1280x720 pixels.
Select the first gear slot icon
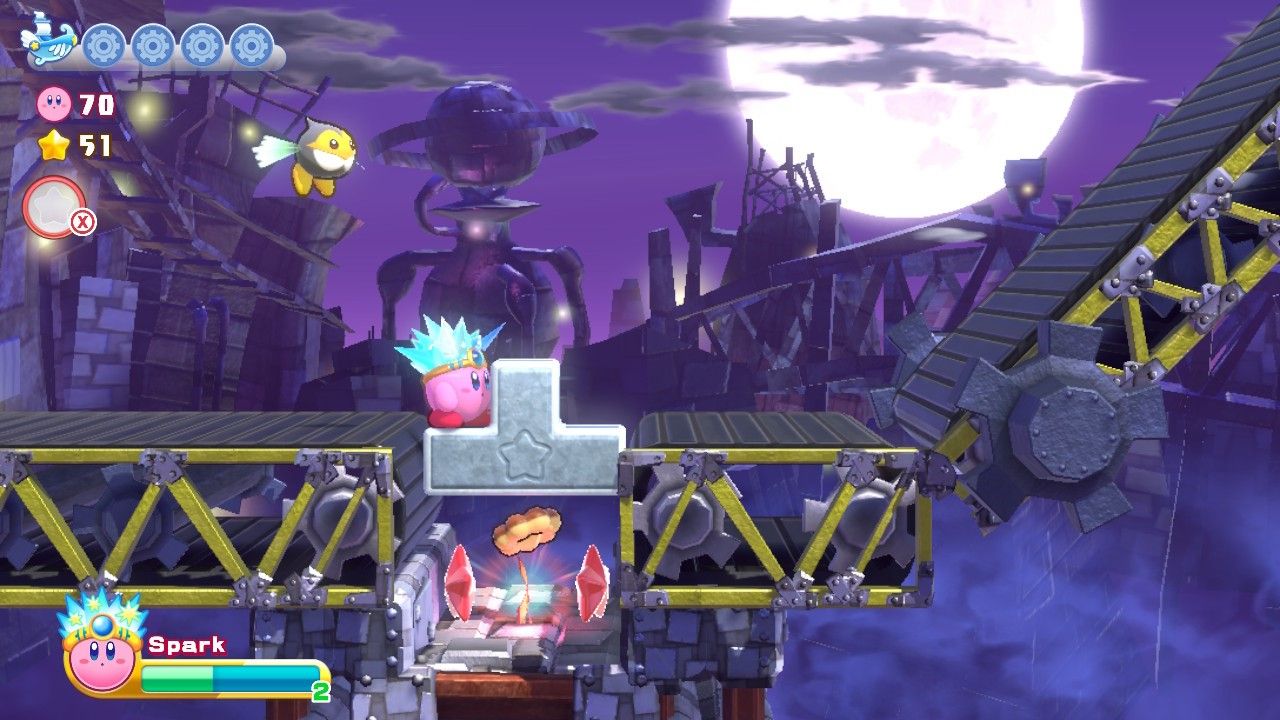click(x=103, y=44)
